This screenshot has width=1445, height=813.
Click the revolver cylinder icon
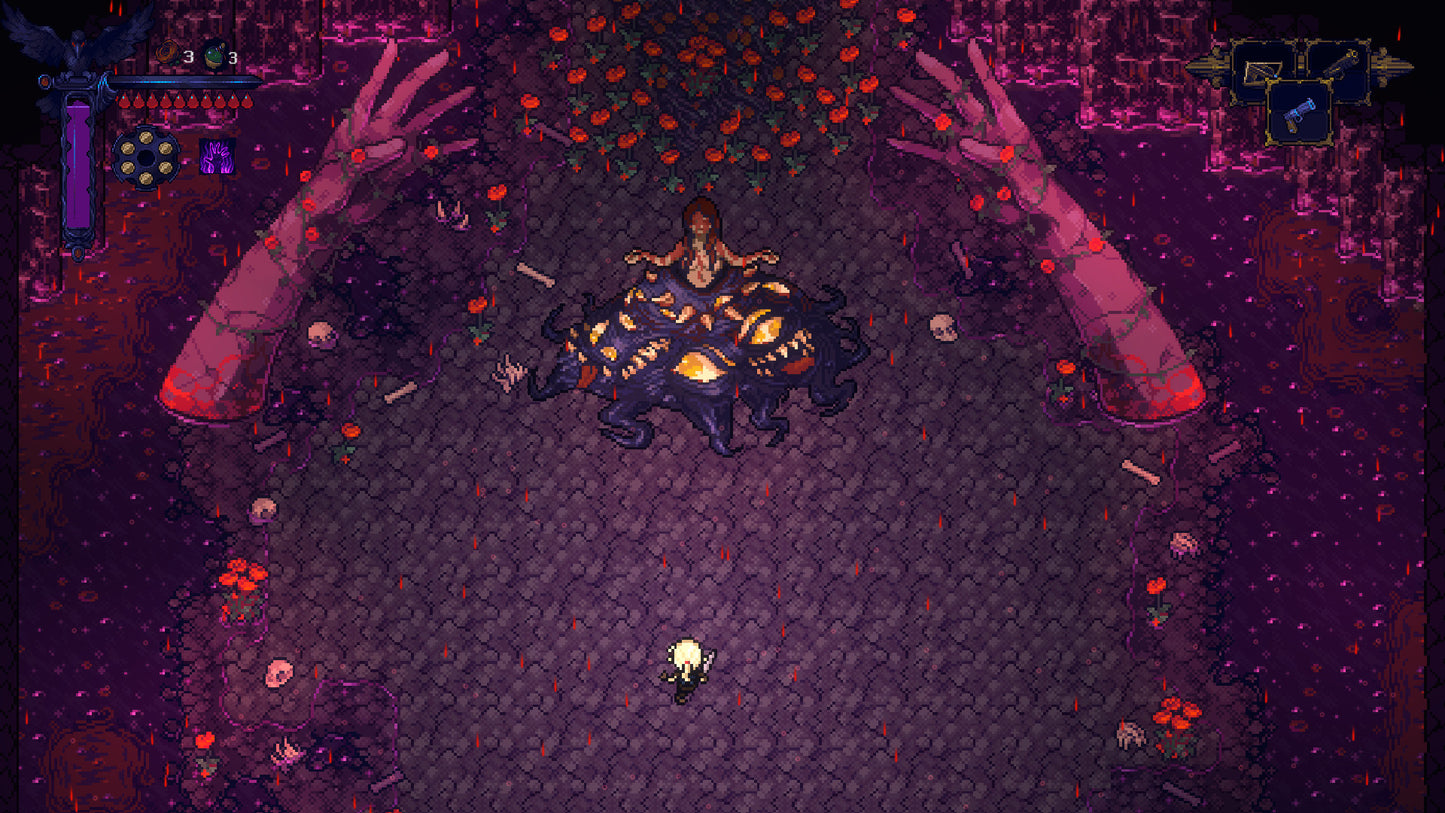(x=146, y=158)
